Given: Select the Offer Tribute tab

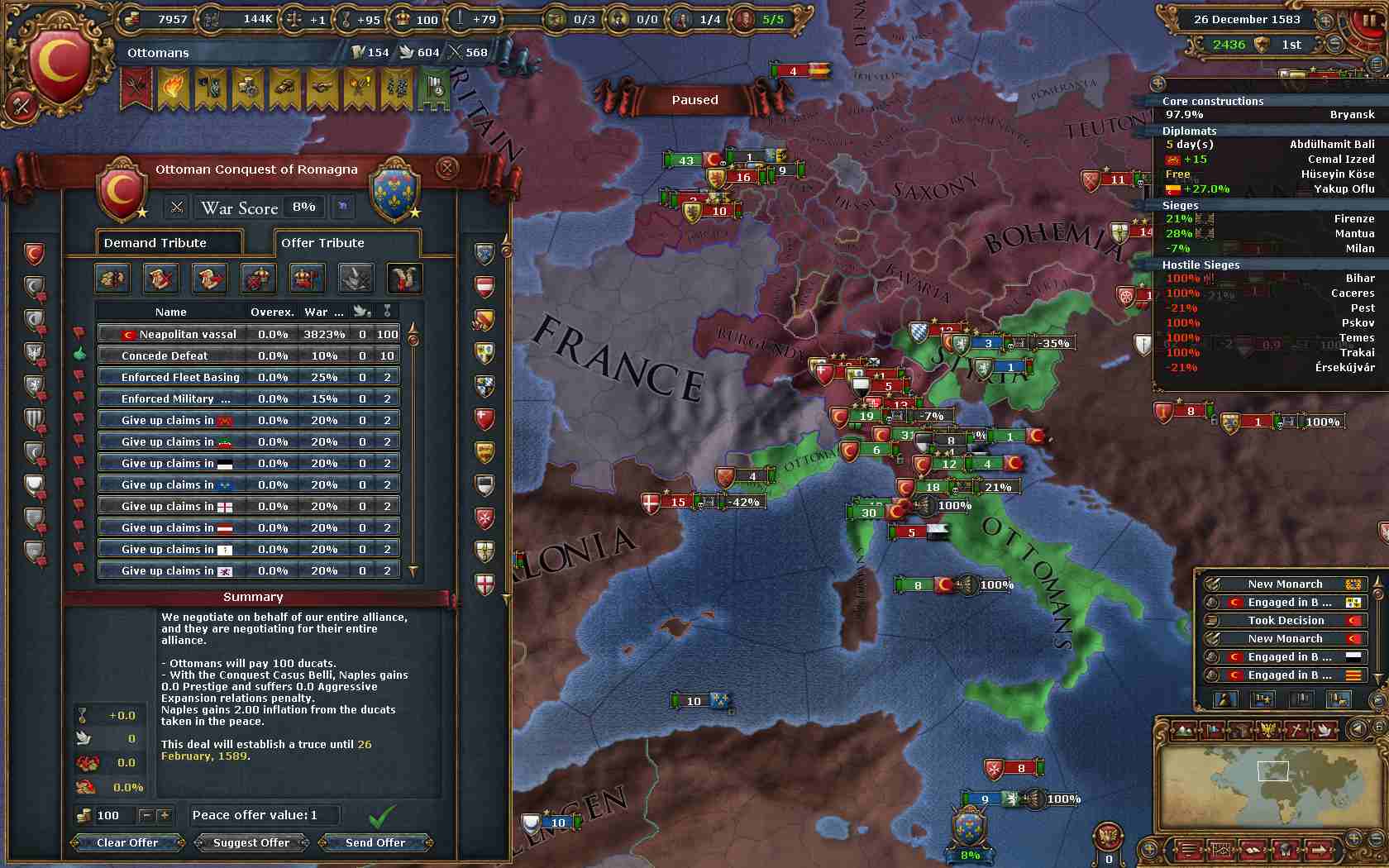Looking at the screenshot, I should pyautogui.click(x=346, y=242).
